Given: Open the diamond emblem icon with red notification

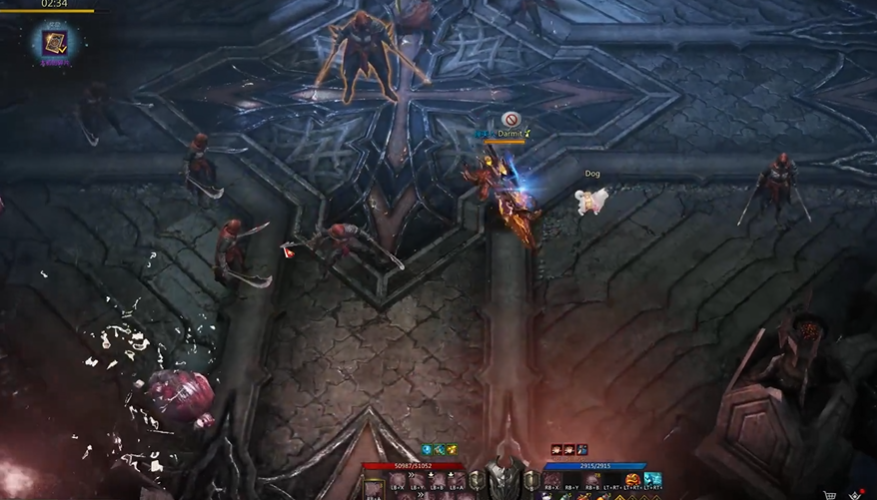Looking at the screenshot, I should click(x=855, y=494).
